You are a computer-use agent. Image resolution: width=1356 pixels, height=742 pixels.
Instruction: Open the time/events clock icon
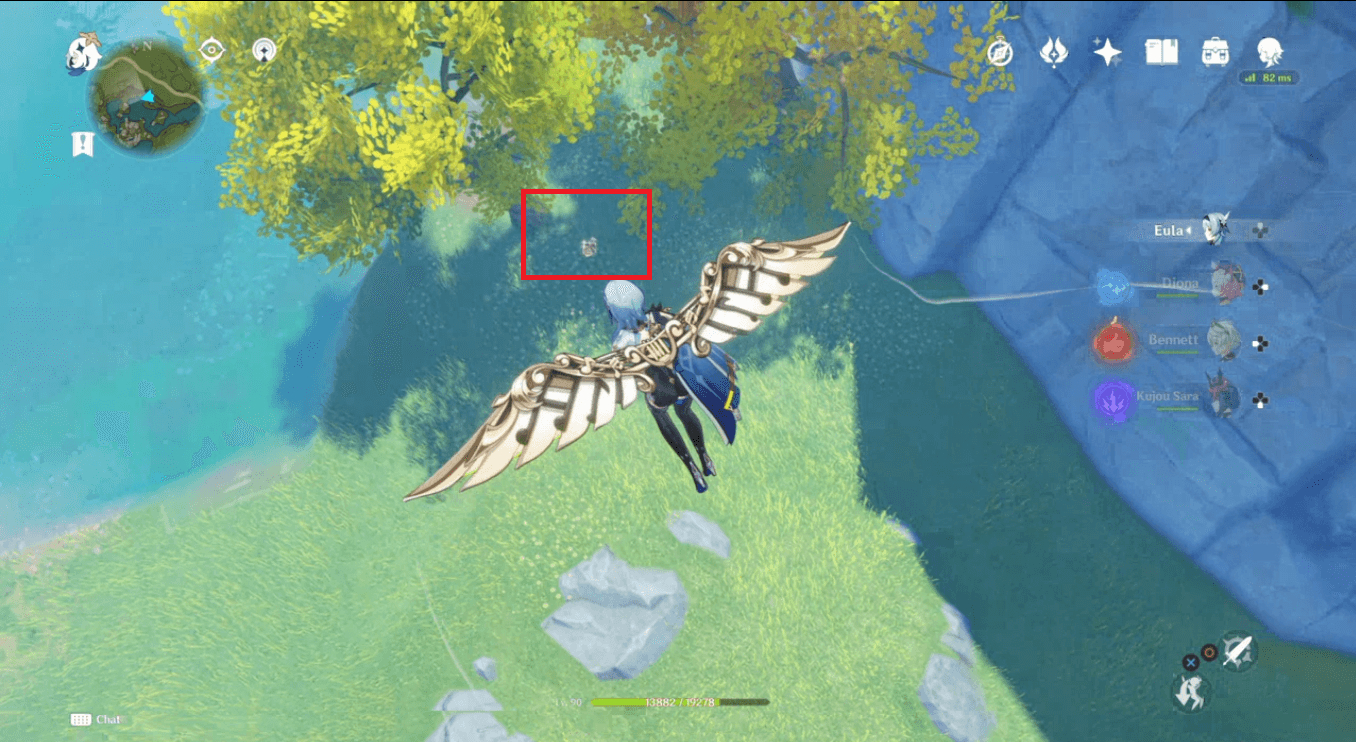pos(1000,53)
